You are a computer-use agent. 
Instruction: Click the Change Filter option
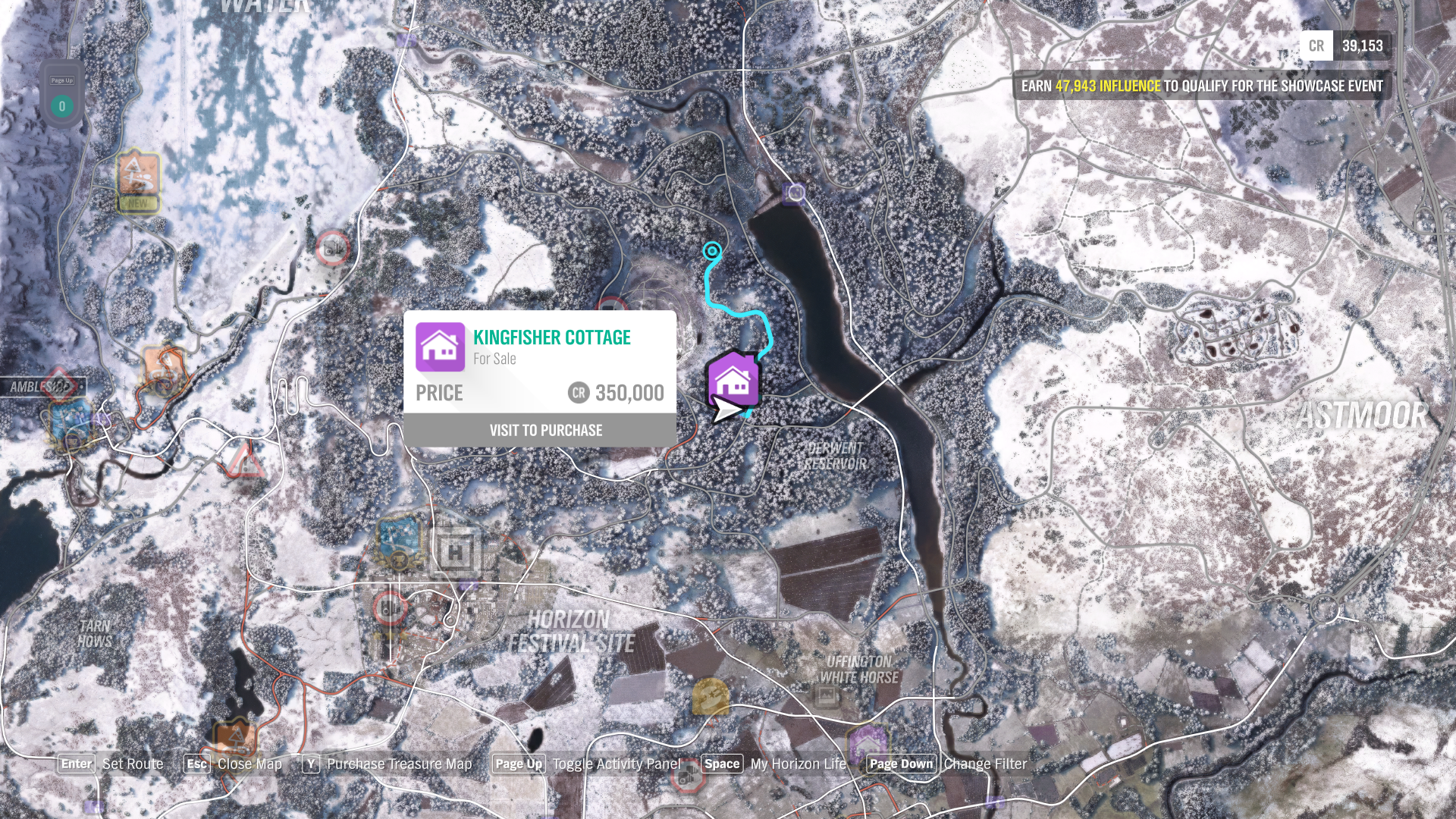pos(985,764)
